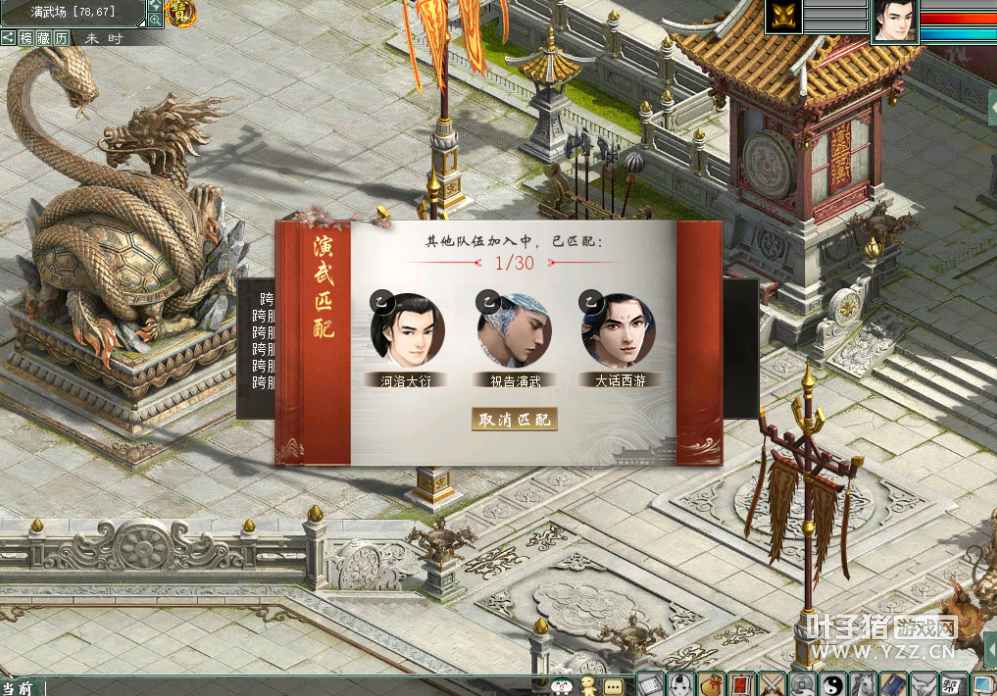
Task: Open the golden beast pet portrait
Action: [784, 18]
